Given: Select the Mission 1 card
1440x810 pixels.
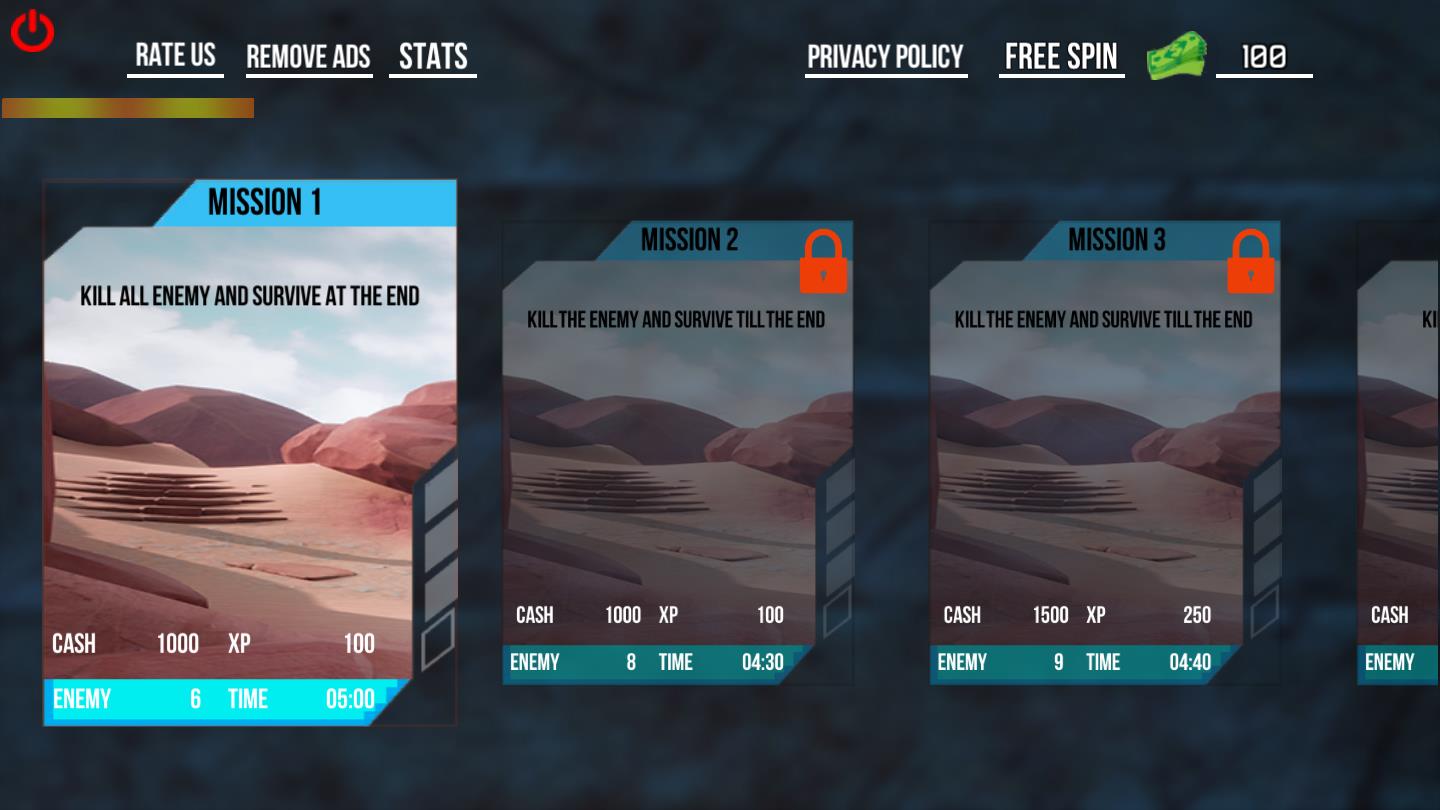Looking at the screenshot, I should (249, 452).
